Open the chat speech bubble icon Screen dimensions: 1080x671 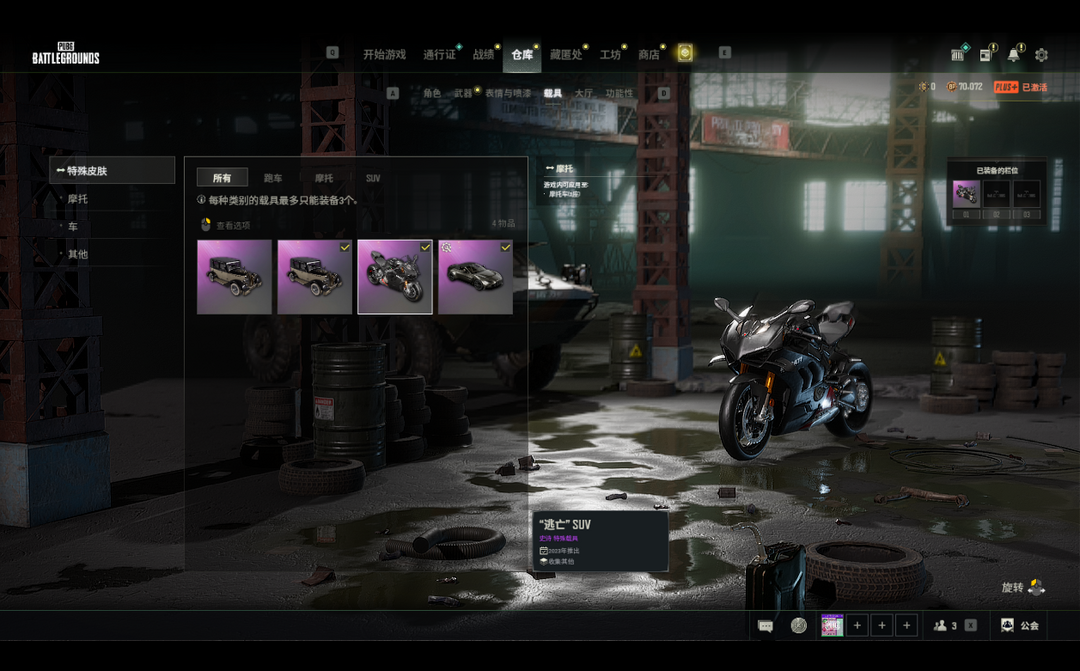click(x=766, y=626)
